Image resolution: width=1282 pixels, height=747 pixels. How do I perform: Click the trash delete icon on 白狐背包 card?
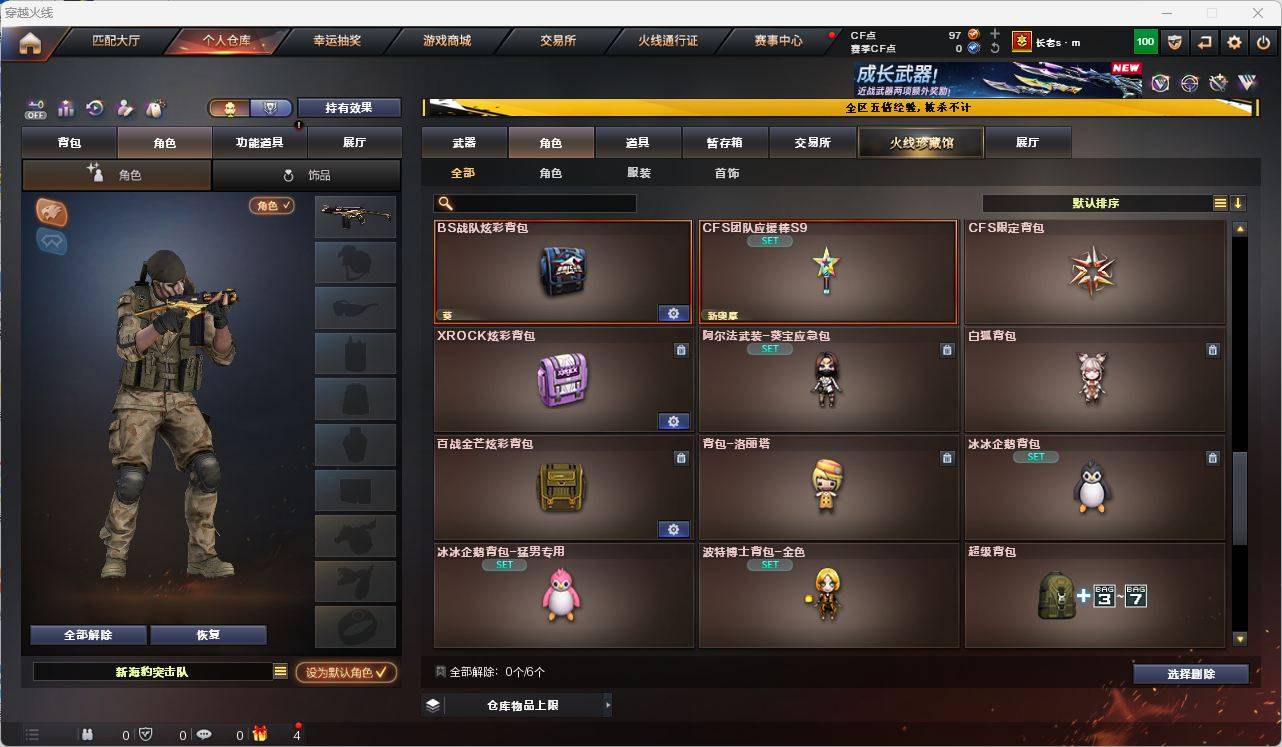(x=1212, y=350)
